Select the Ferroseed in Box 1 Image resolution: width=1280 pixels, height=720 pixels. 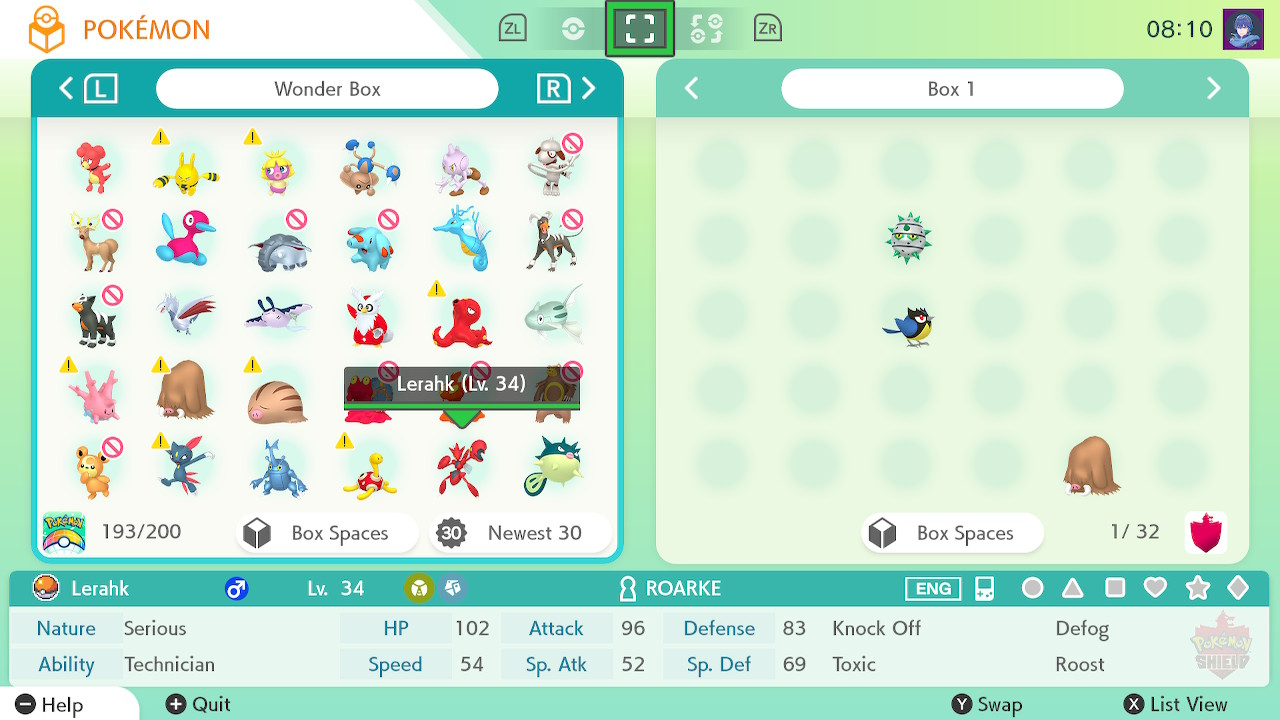click(908, 238)
